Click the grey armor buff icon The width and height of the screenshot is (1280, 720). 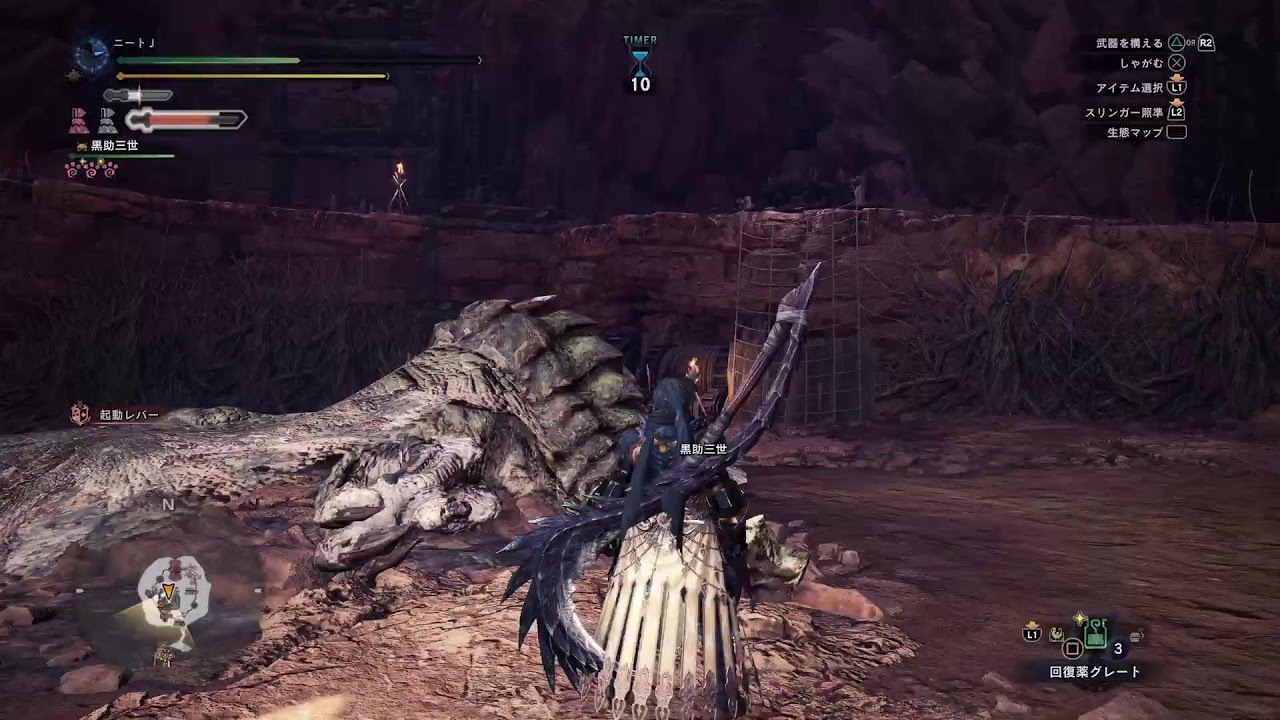click(x=107, y=121)
